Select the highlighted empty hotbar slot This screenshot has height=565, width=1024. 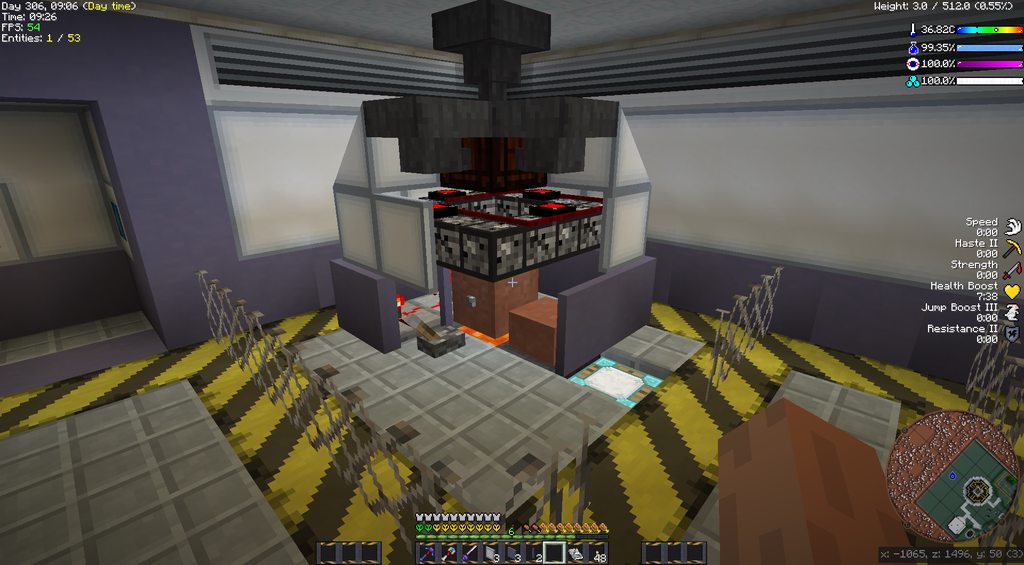click(554, 553)
